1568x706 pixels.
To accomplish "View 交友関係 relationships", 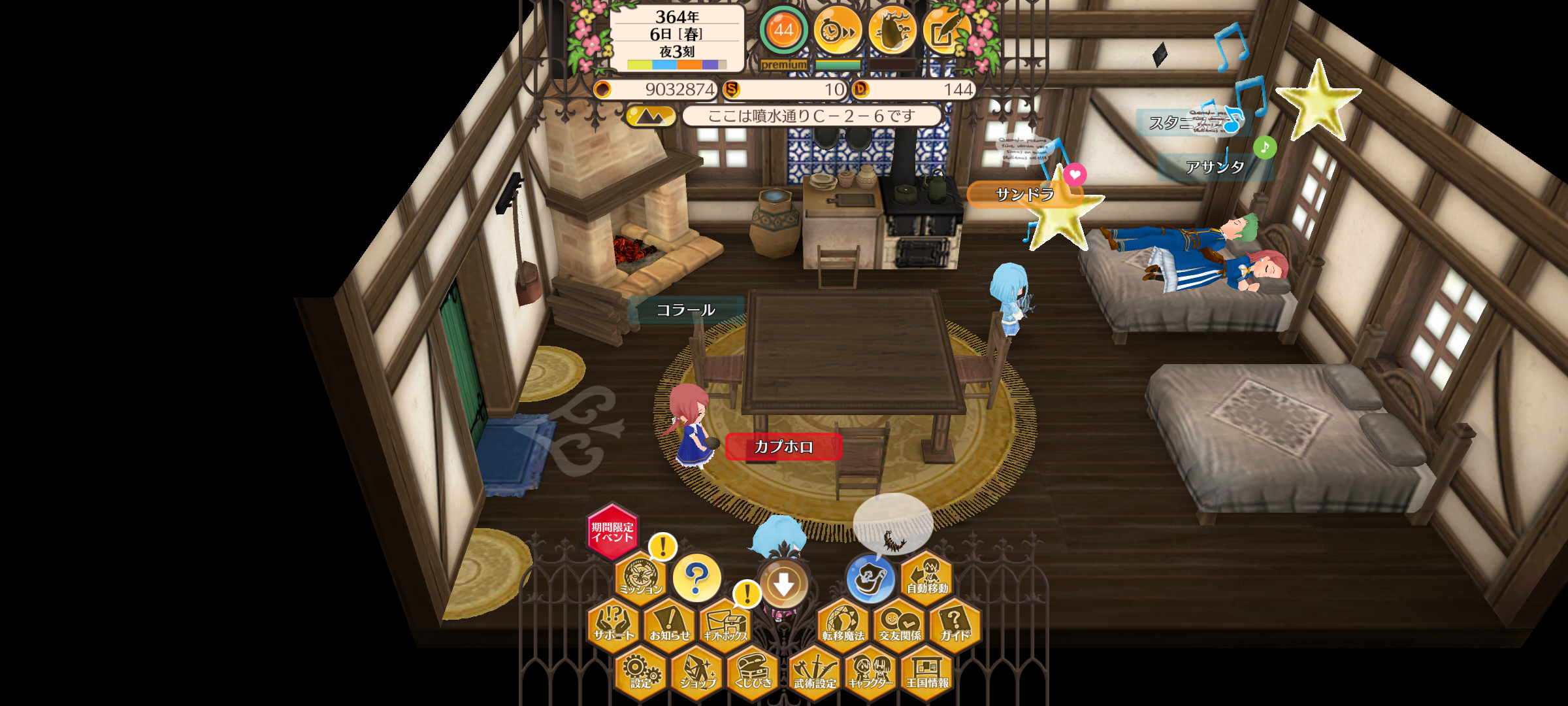I will coord(900,624).
